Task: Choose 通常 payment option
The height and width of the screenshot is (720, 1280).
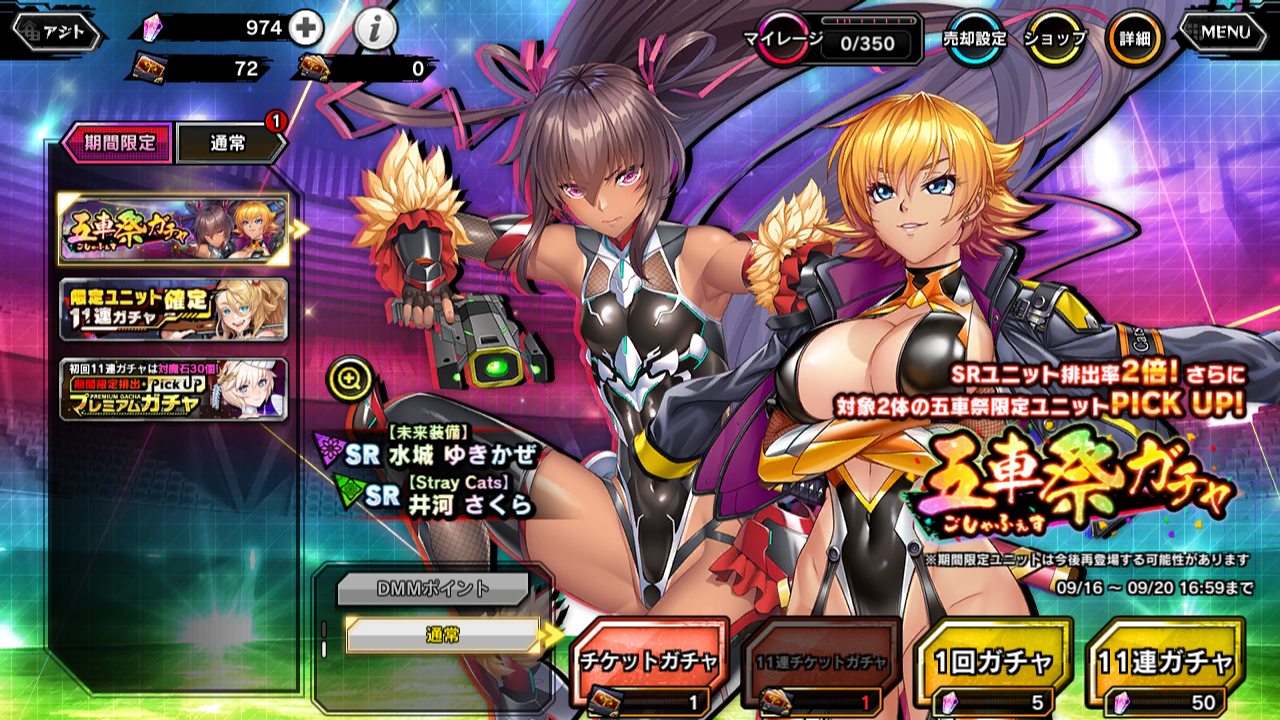Action: coord(441,634)
